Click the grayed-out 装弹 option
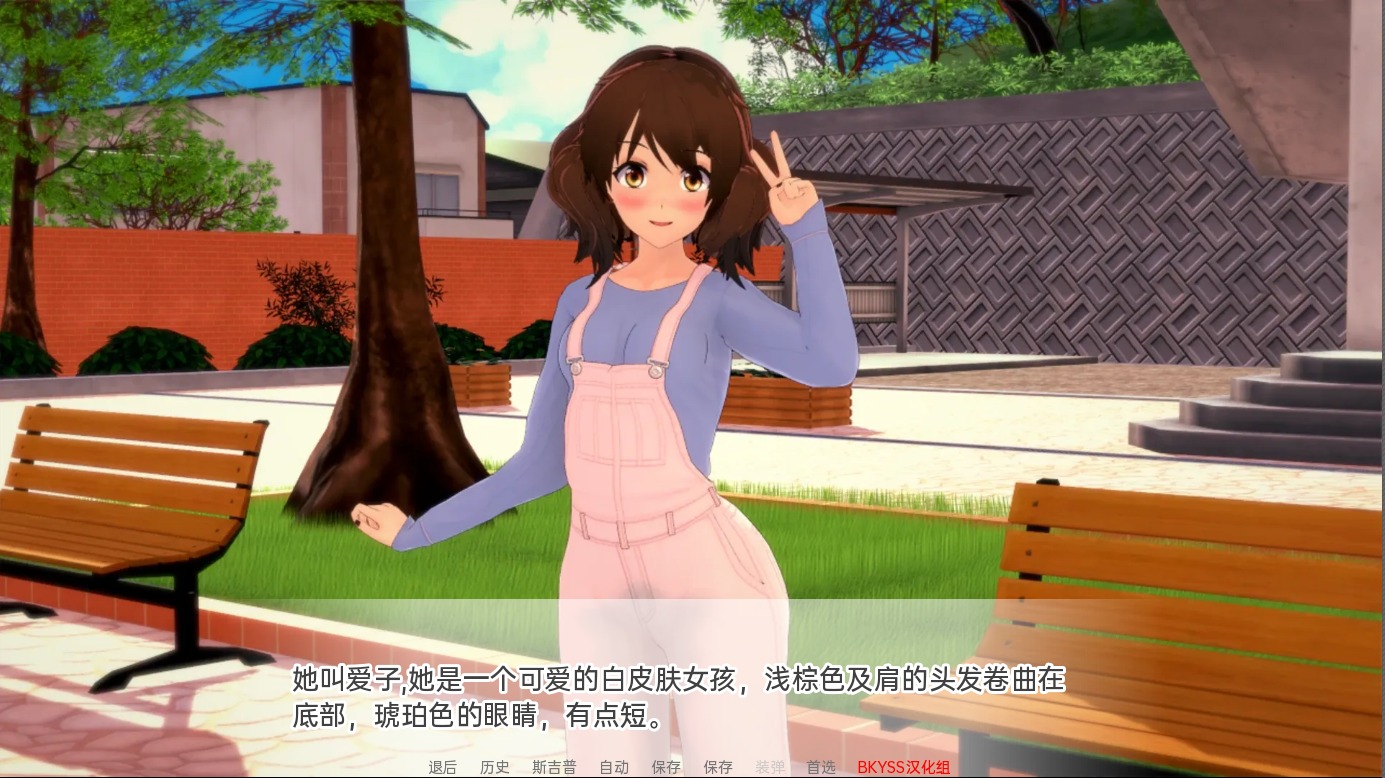Viewport: 1385px width, 778px height. click(770, 768)
